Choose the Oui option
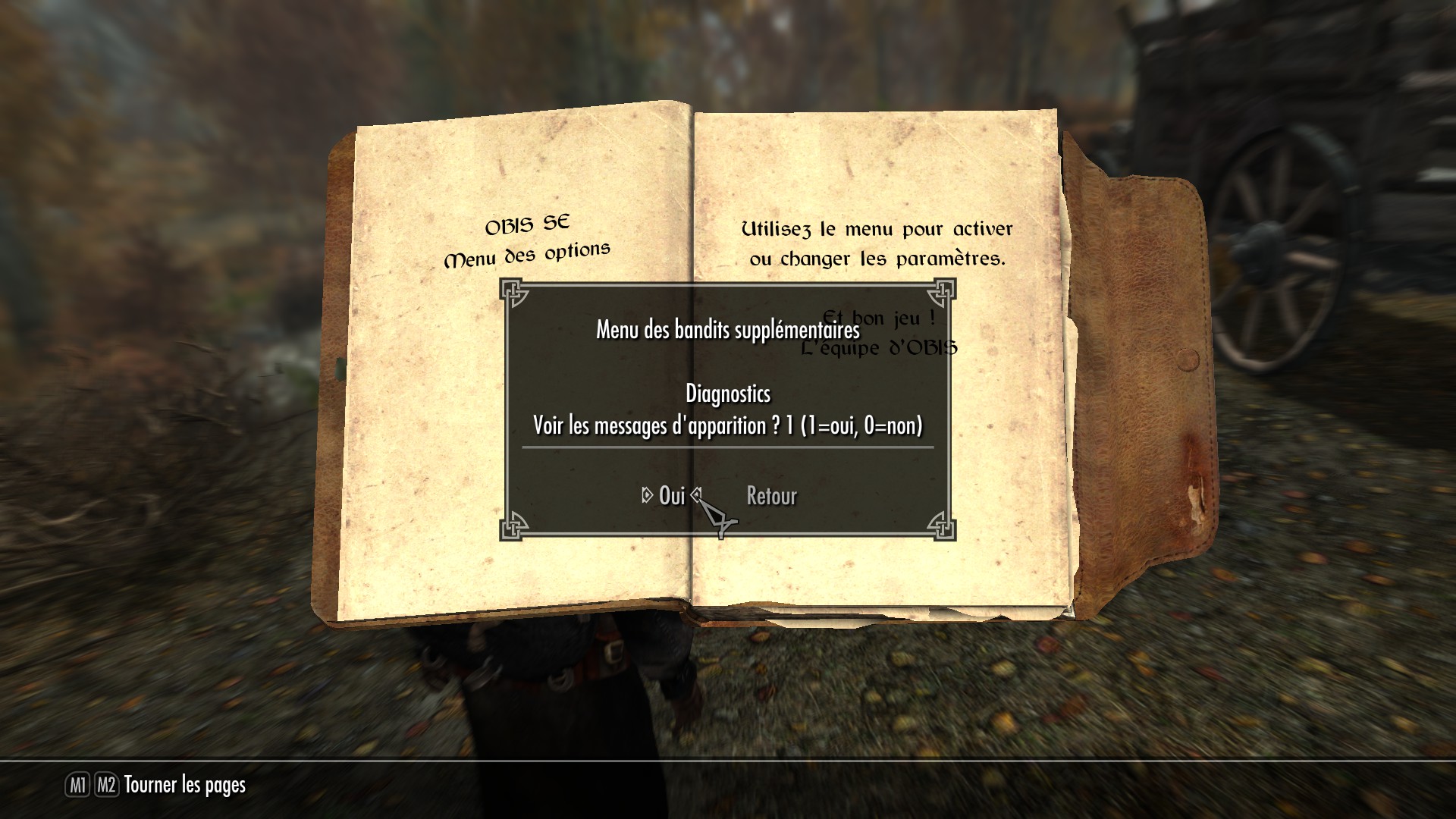The width and height of the screenshot is (1456, 819). 672,496
